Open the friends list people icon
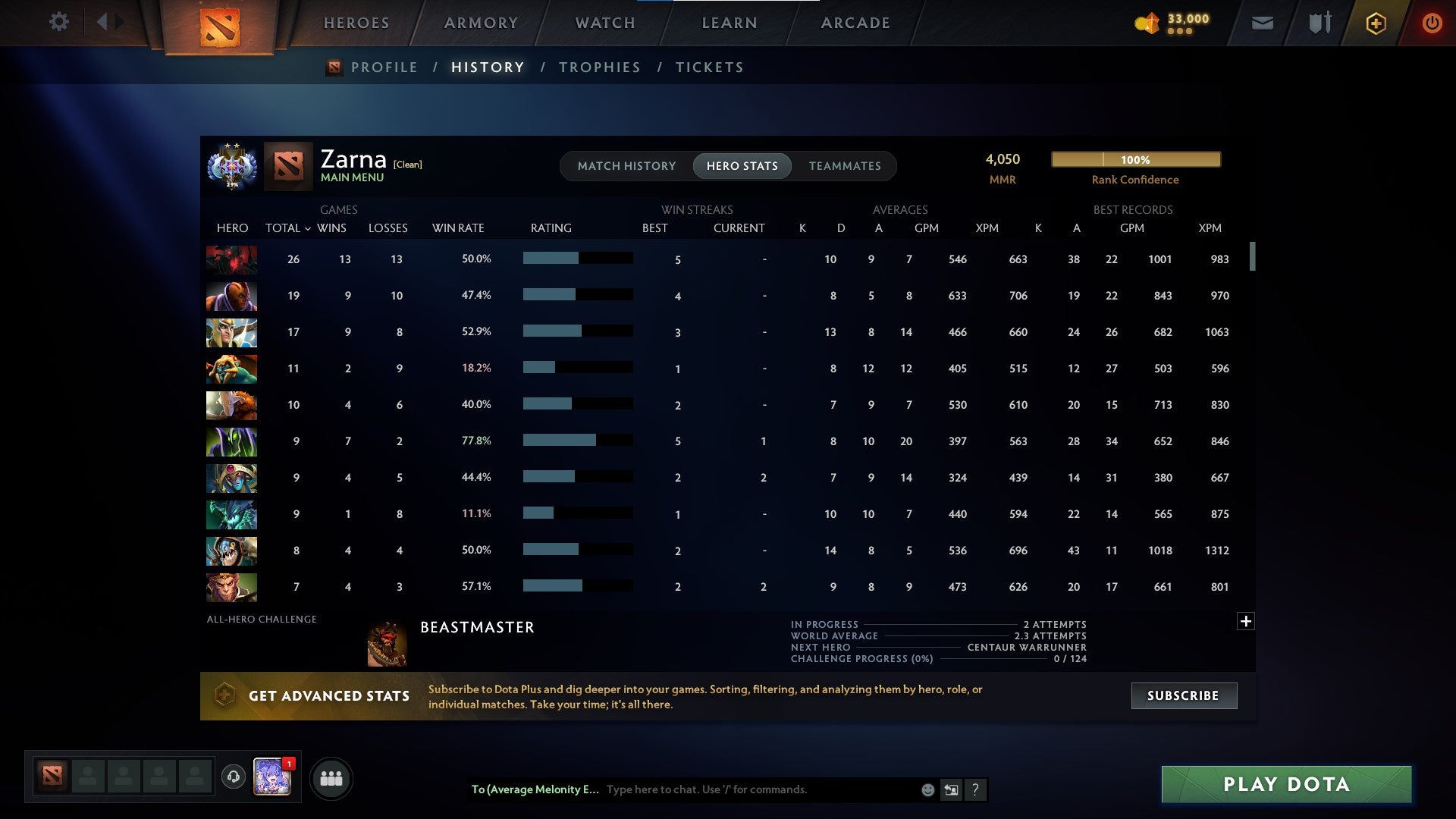1456x819 pixels. 331,778
